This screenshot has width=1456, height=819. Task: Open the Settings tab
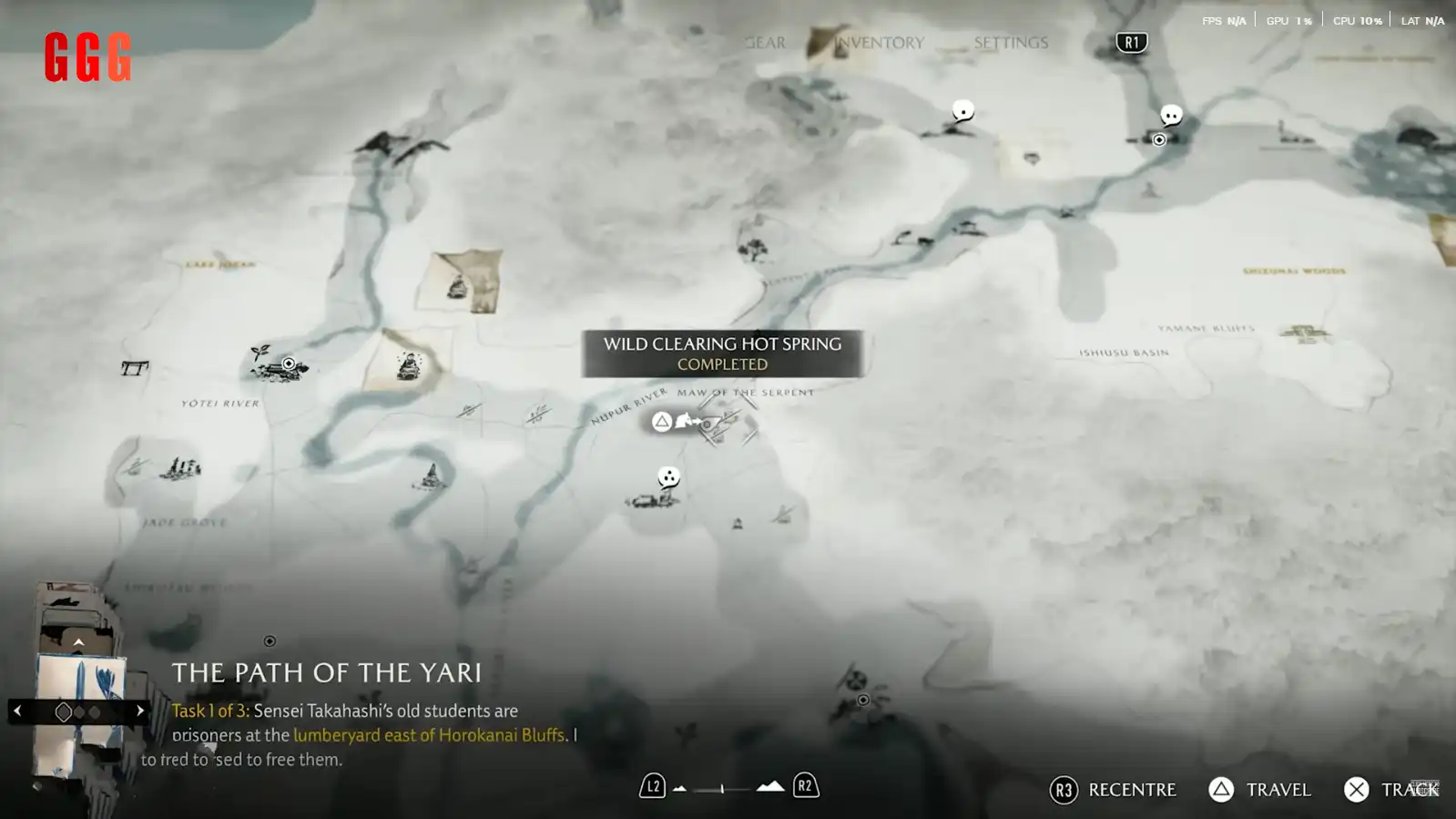pos(1010,43)
